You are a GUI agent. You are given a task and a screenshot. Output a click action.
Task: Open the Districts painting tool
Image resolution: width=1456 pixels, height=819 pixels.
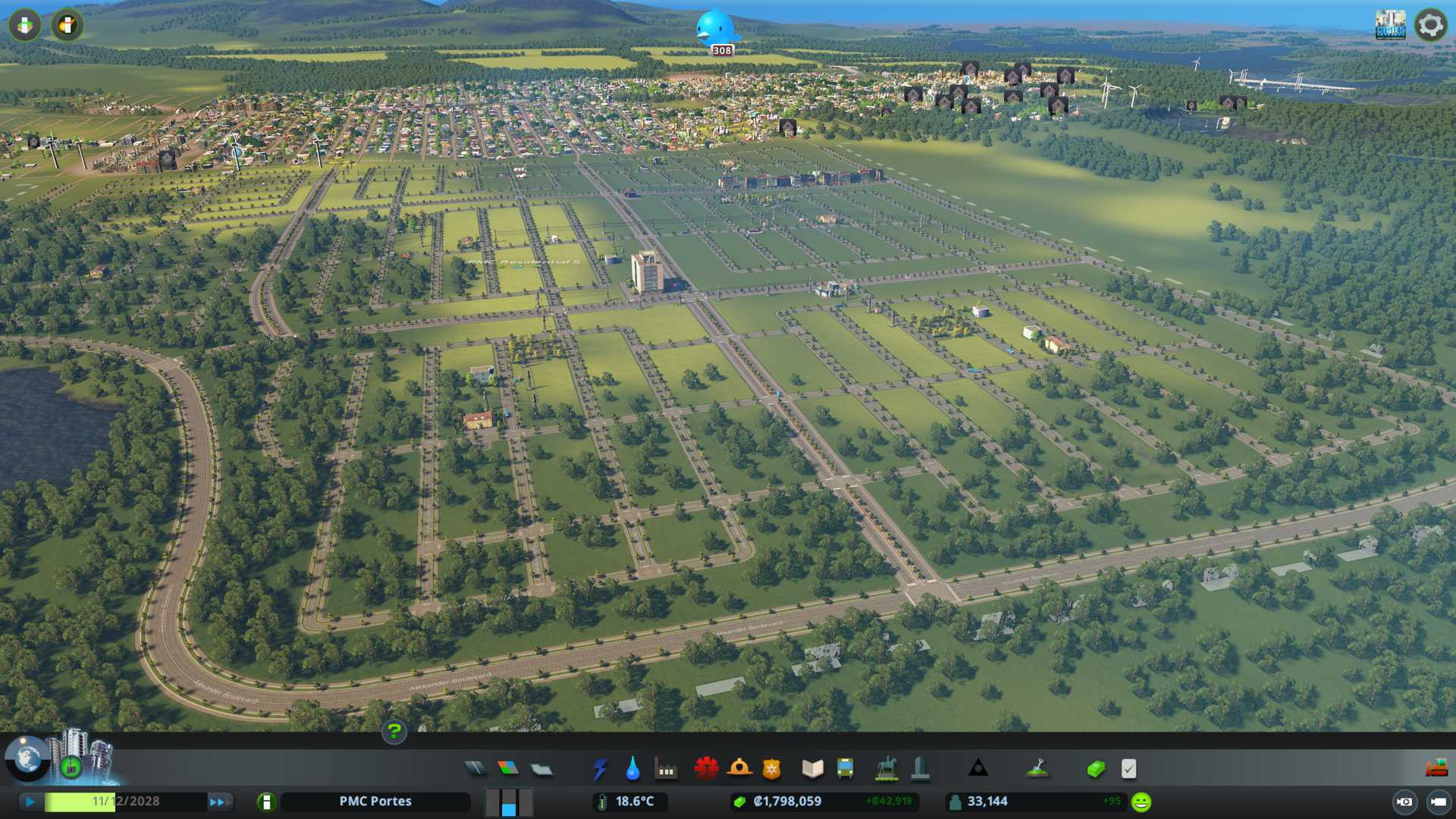pyautogui.click(x=541, y=769)
